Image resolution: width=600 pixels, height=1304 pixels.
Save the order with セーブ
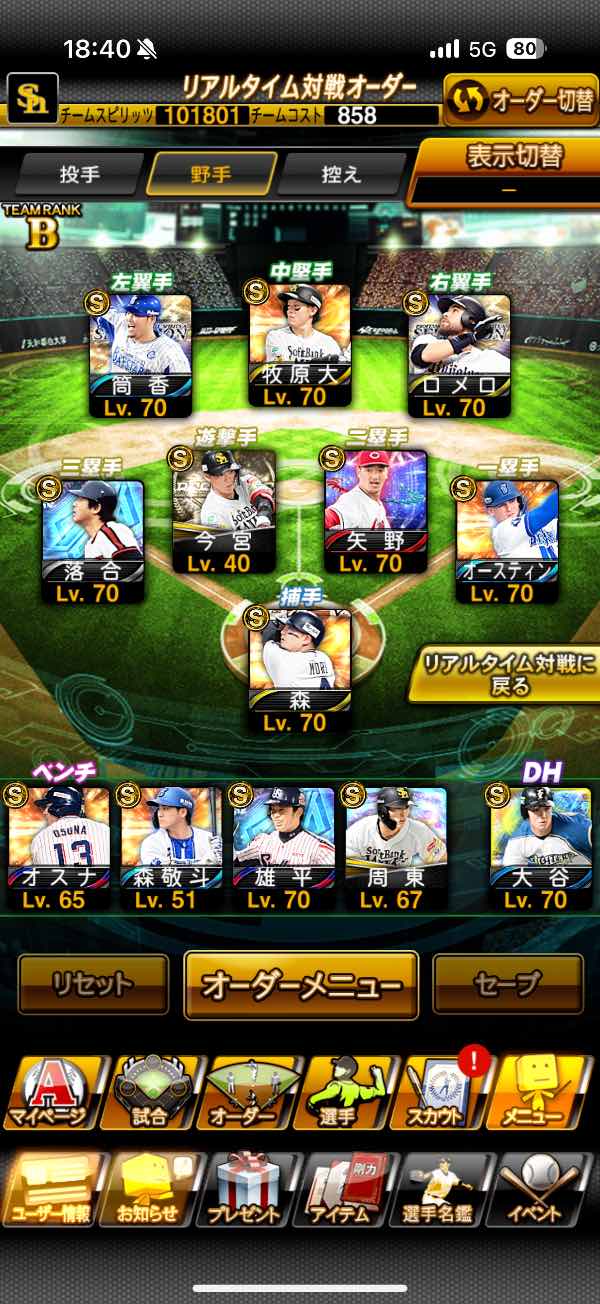(x=508, y=984)
